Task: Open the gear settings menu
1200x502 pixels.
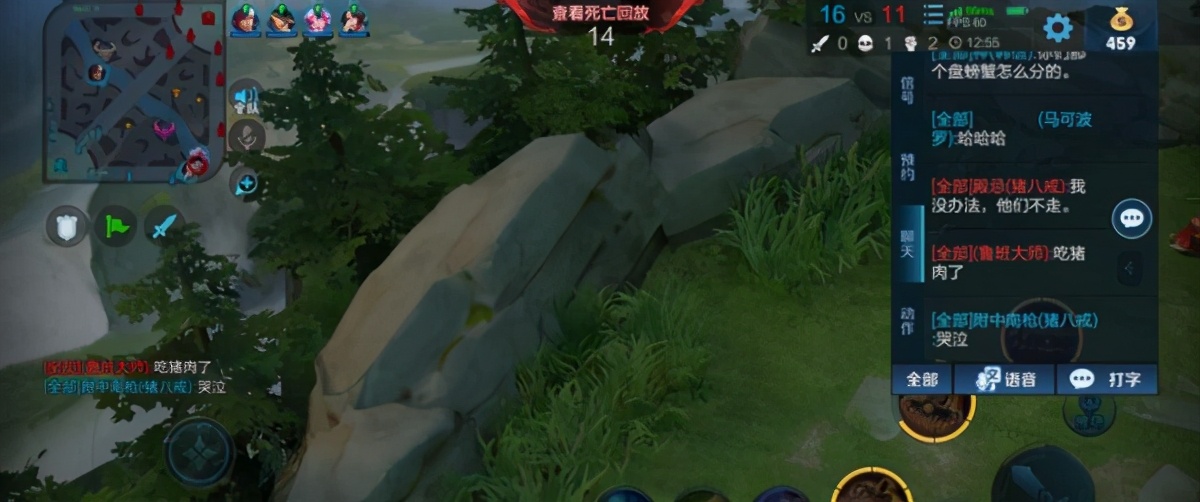Action: coord(1057,27)
